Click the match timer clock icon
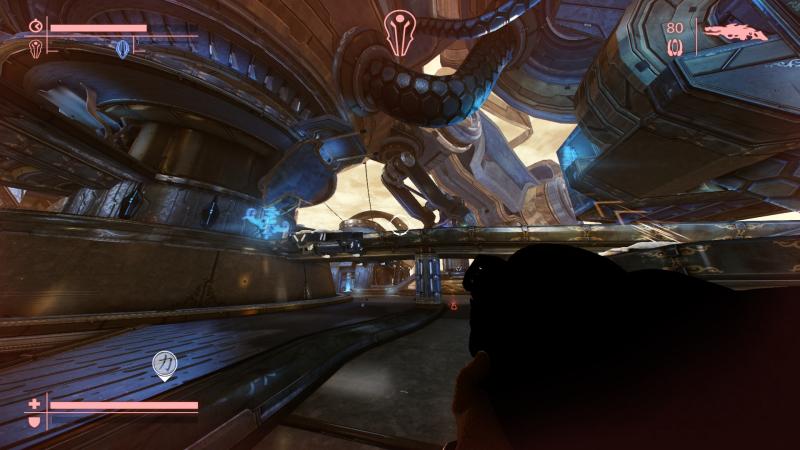The image size is (800, 450). pos(37,27)
